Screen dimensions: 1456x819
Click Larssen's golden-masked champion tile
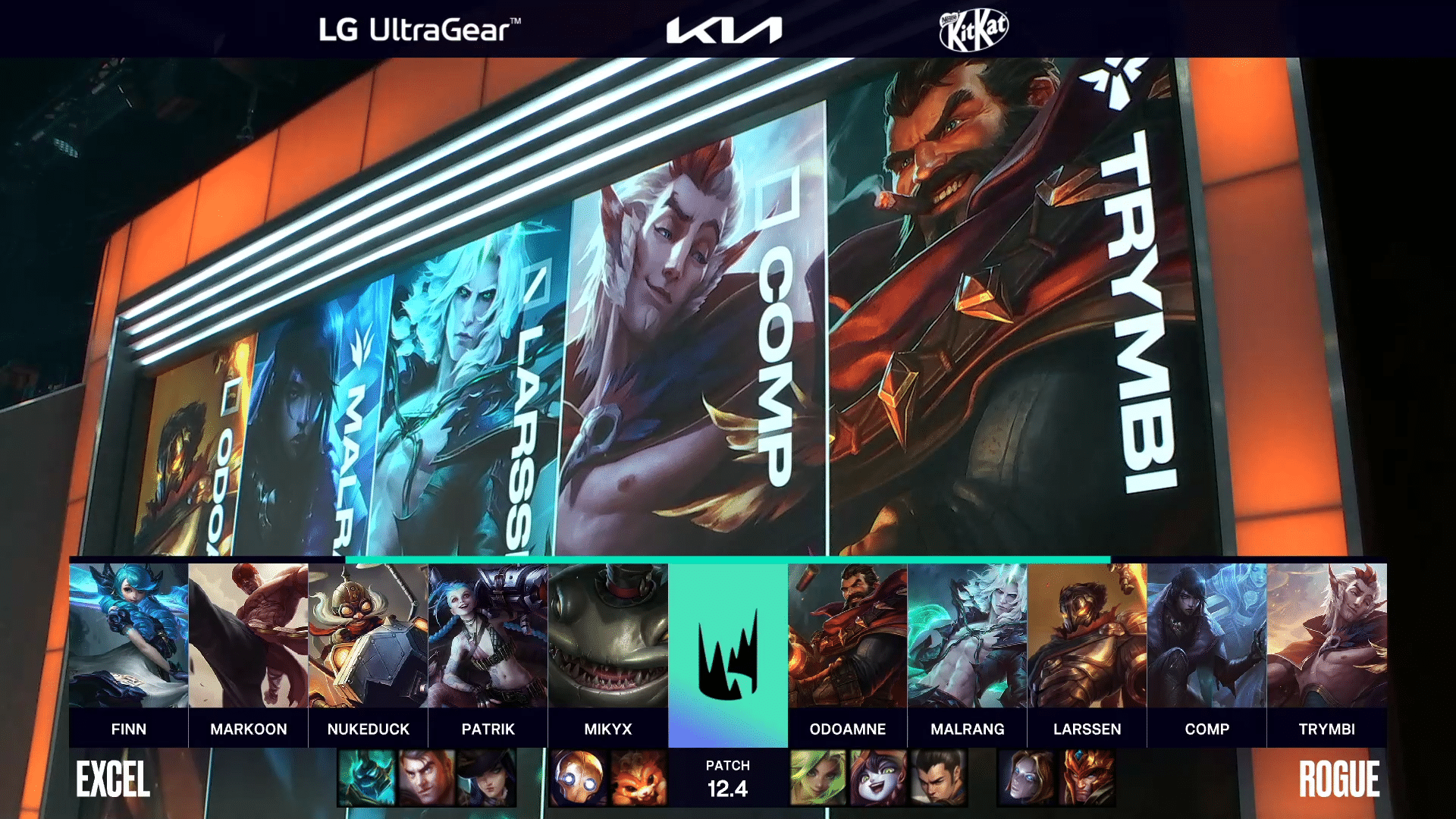tap(1087, 635)
